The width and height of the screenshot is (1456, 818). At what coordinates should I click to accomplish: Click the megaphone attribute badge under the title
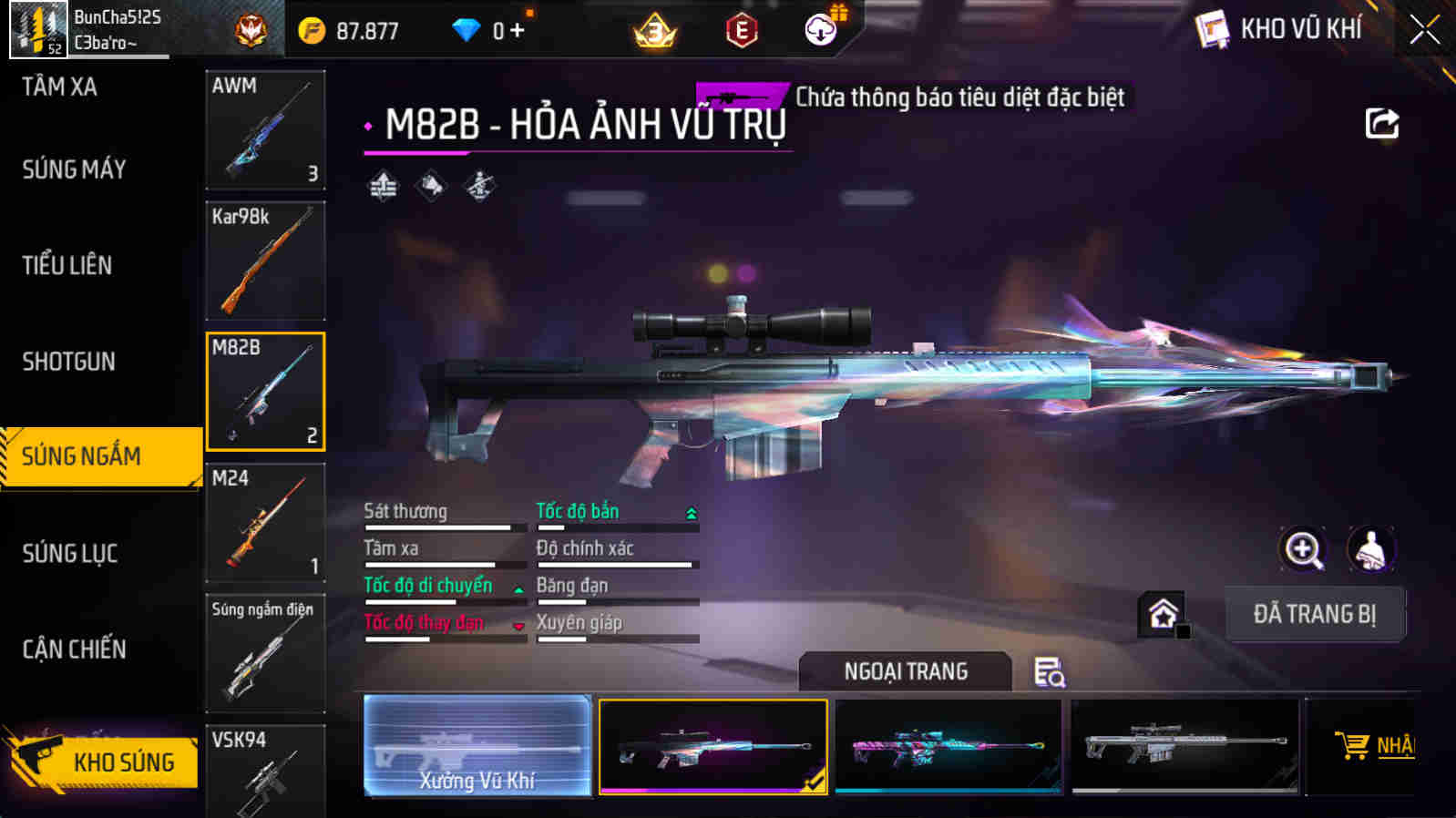[x=429, y=187]
